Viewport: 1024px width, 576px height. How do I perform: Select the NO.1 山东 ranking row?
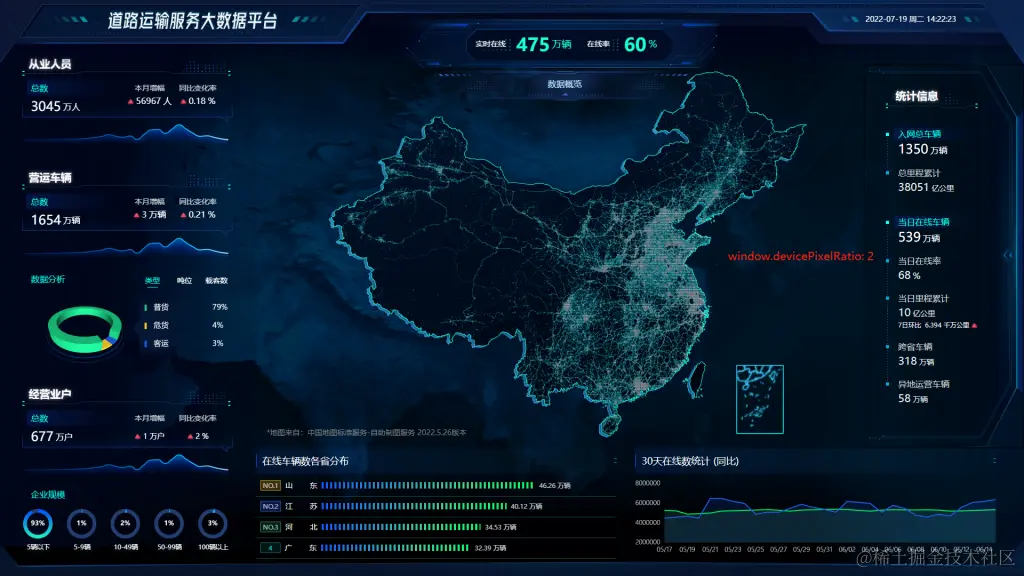[x=435, y=485]
